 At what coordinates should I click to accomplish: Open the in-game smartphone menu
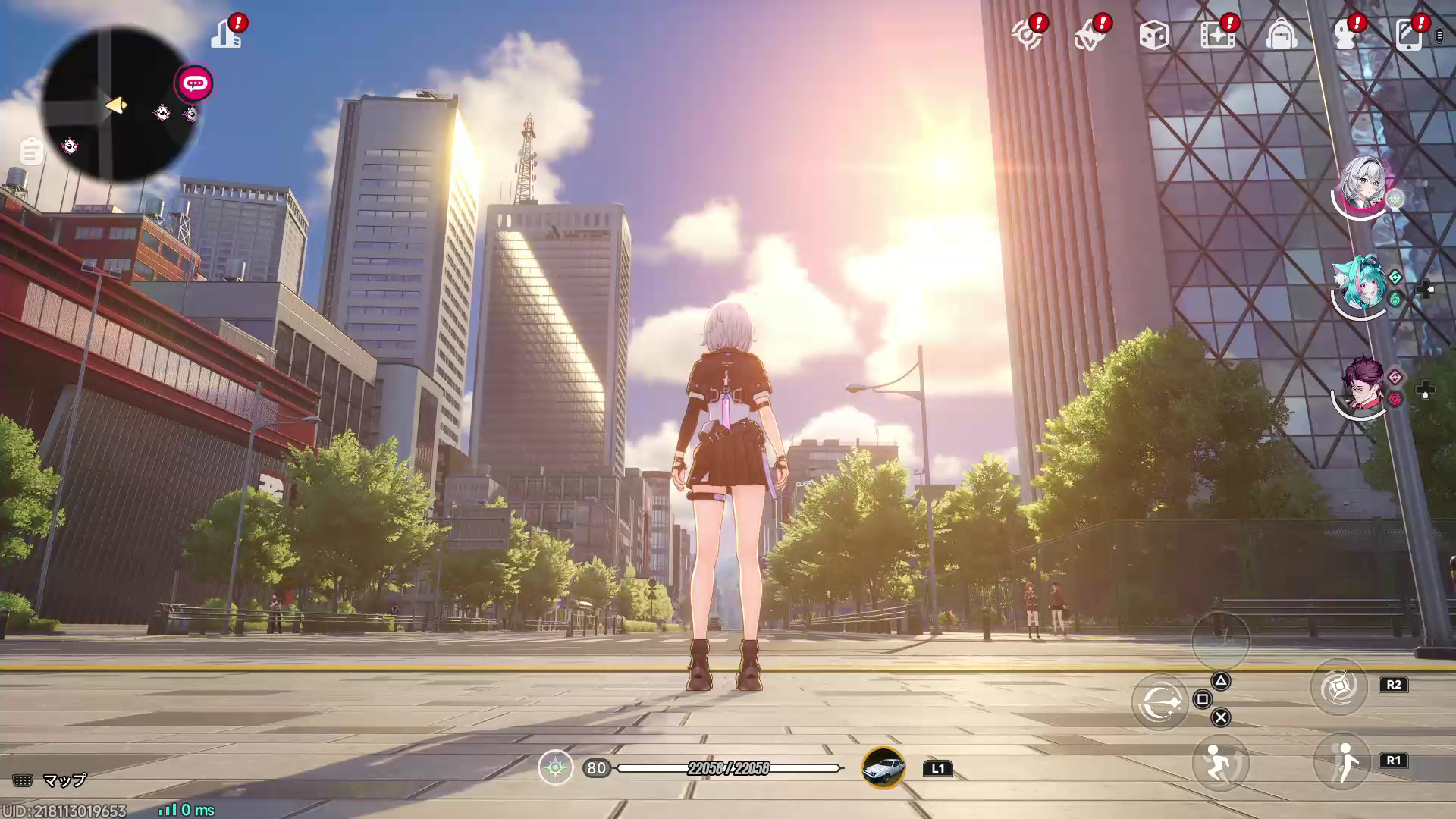coord(1410,35)
